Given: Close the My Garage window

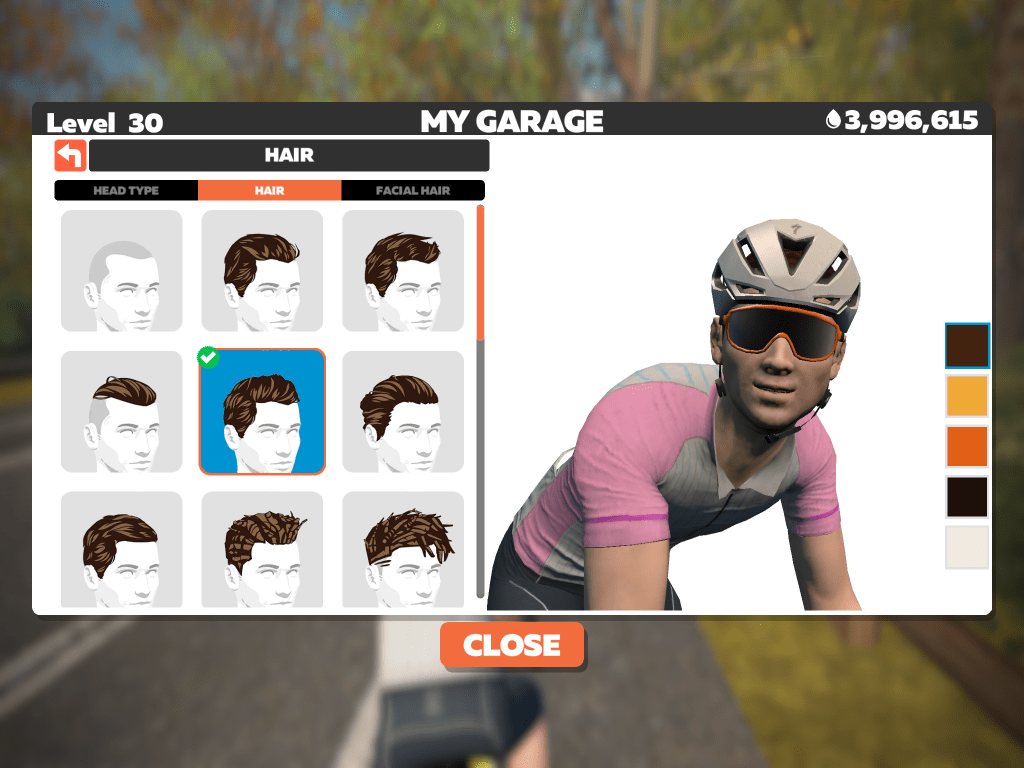Looking at the screenshot, I should 512,645.
